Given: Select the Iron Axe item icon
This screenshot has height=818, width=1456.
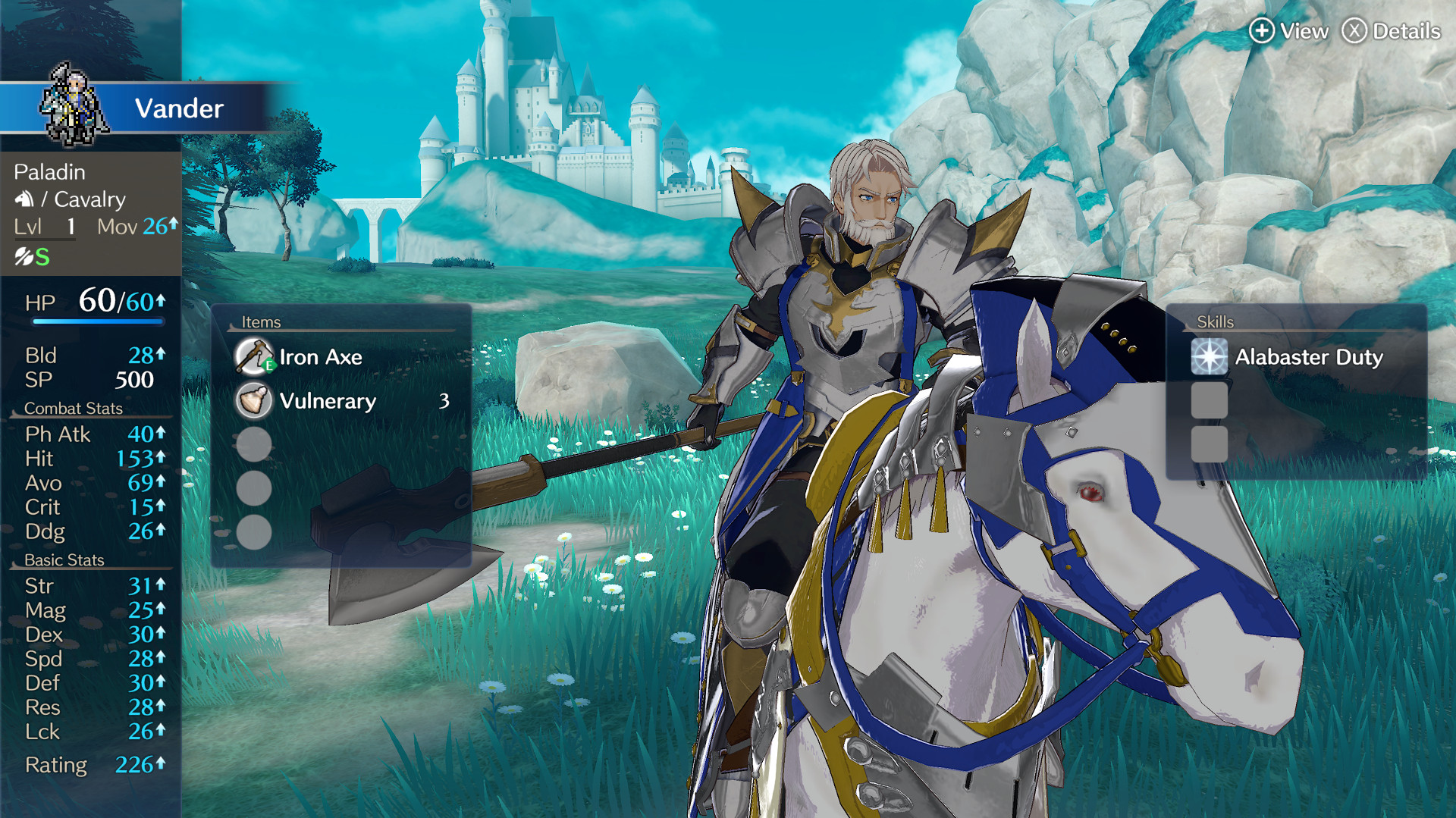Looking at the screenshot, I should pos(254,356).
